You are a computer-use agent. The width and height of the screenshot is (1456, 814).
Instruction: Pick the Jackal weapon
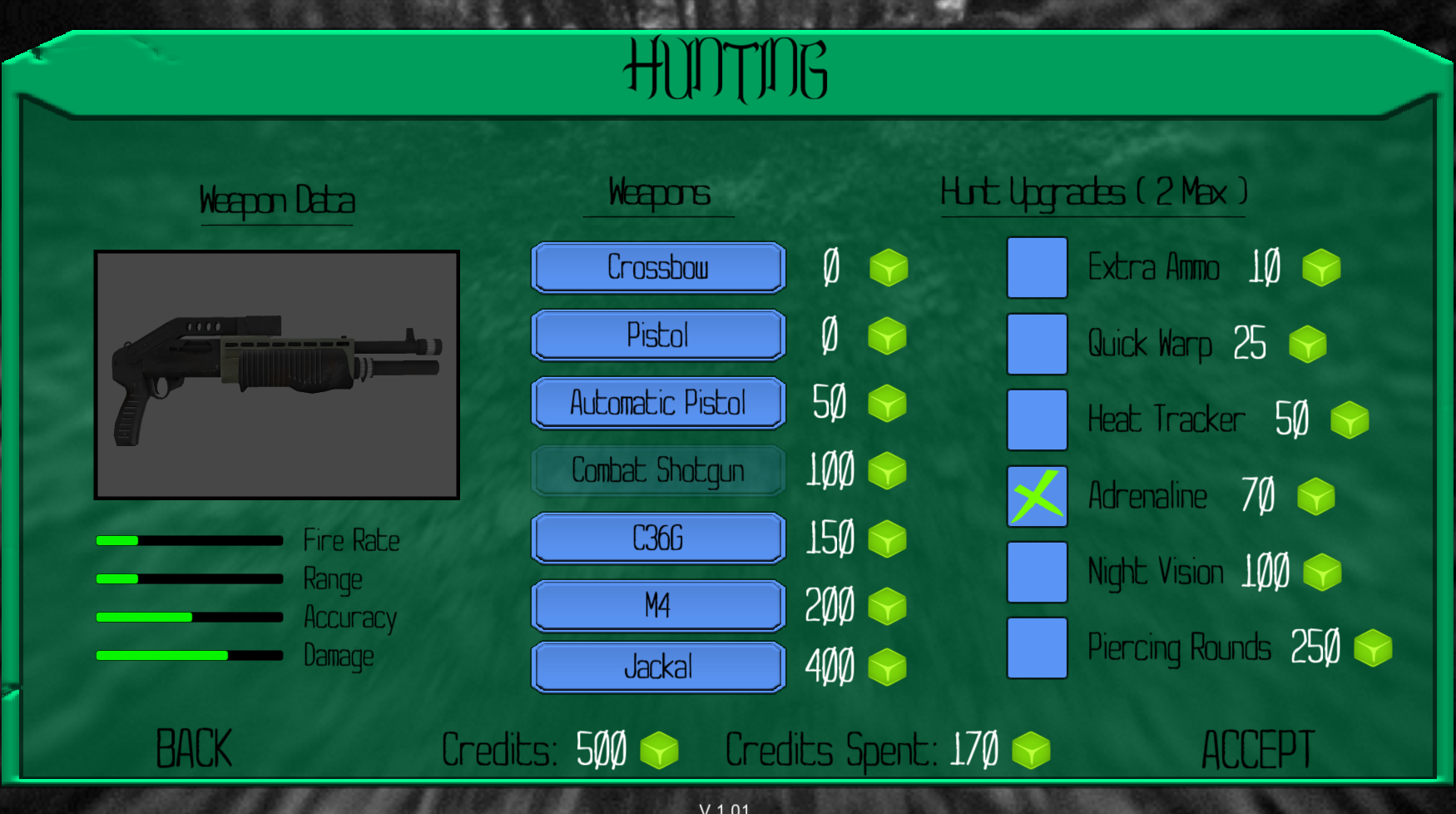tap(657, 667)
